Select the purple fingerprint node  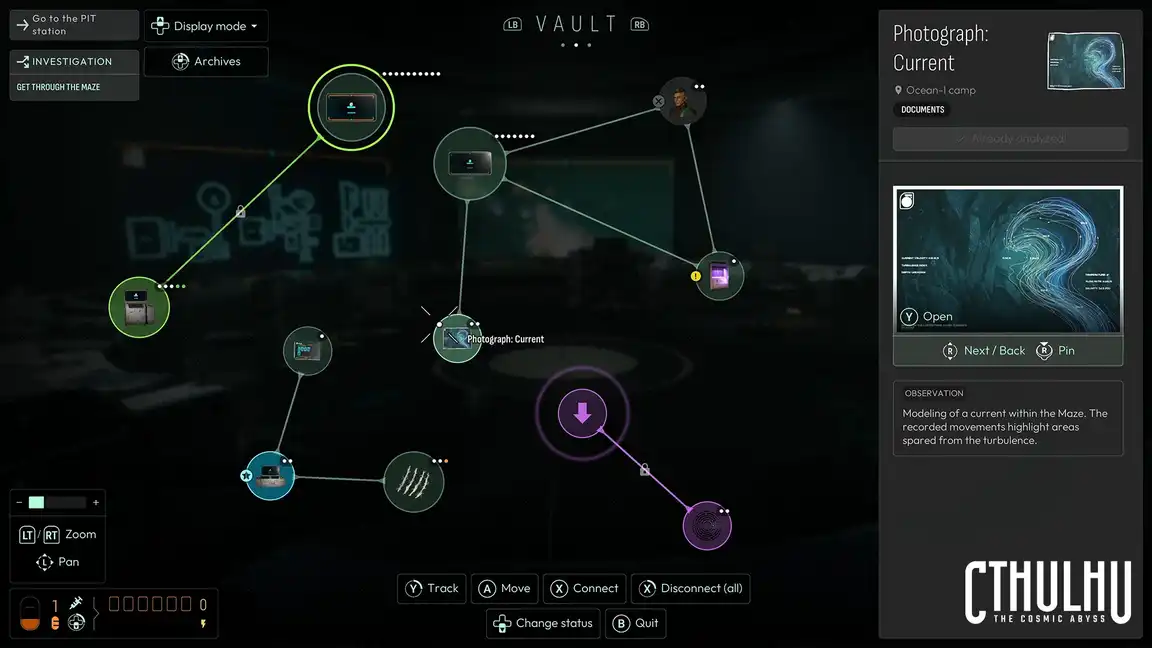[707, 526]
